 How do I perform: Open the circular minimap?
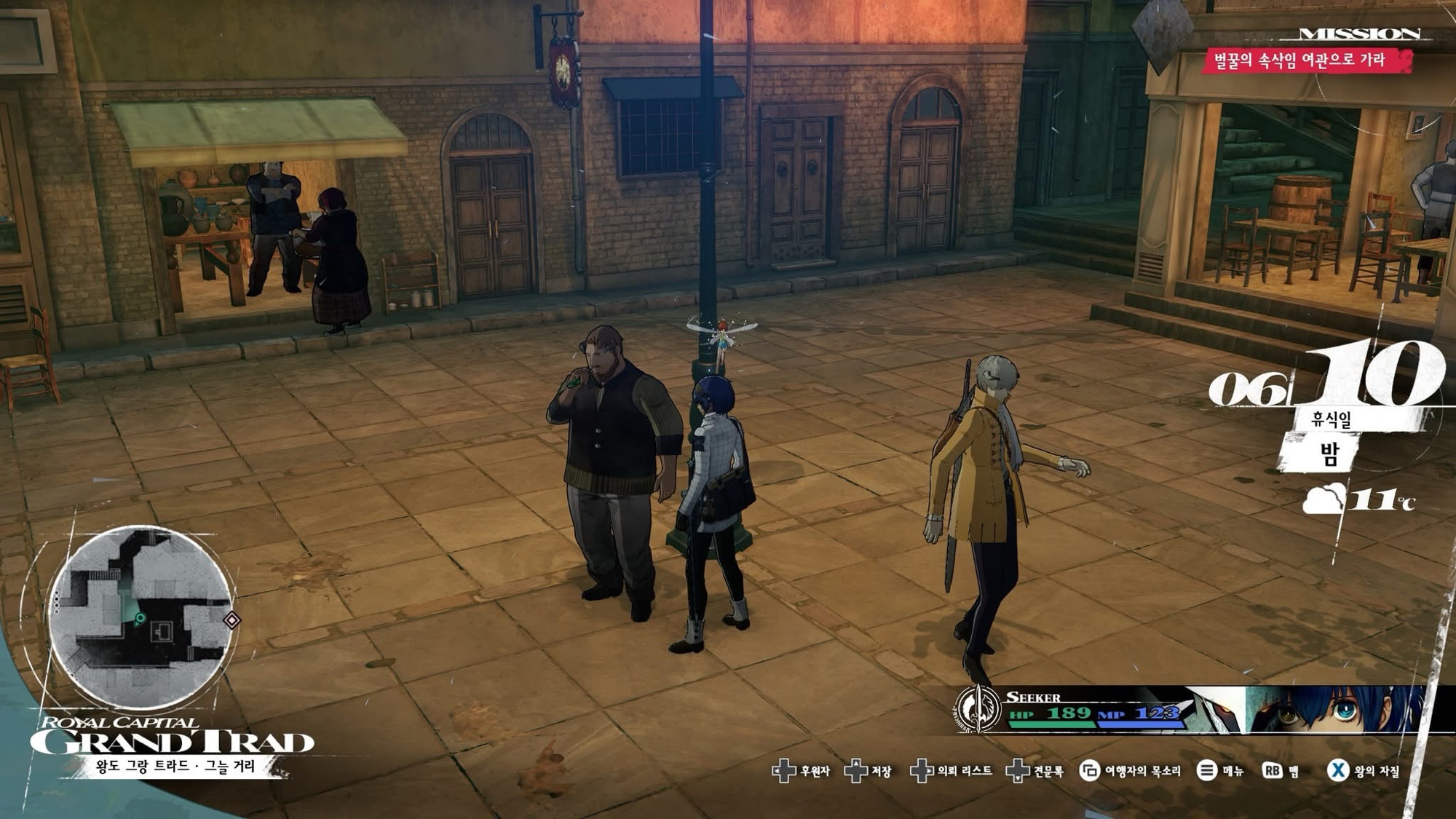click(x=141, y=617)
